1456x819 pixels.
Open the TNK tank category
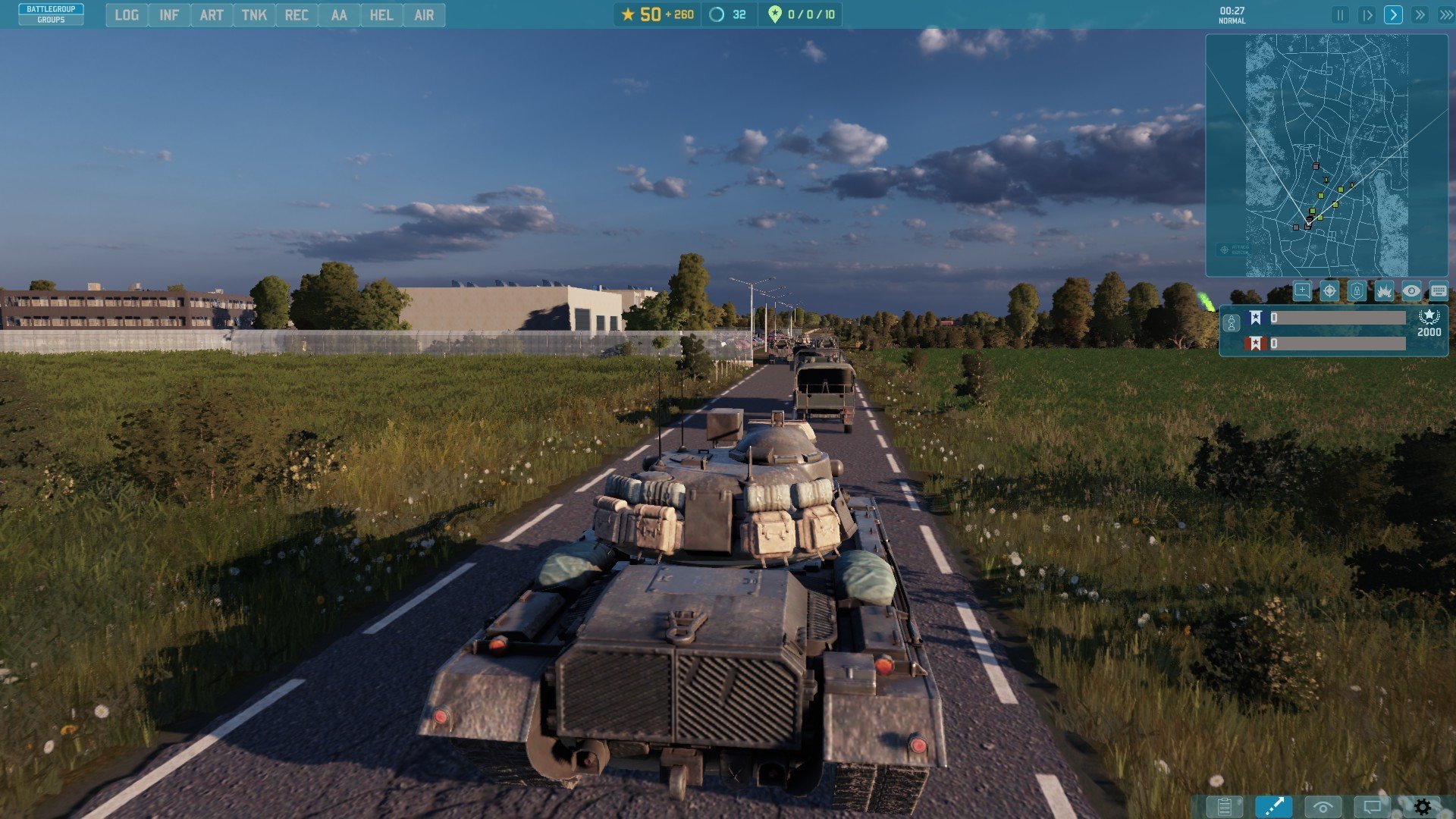point(254,15)
